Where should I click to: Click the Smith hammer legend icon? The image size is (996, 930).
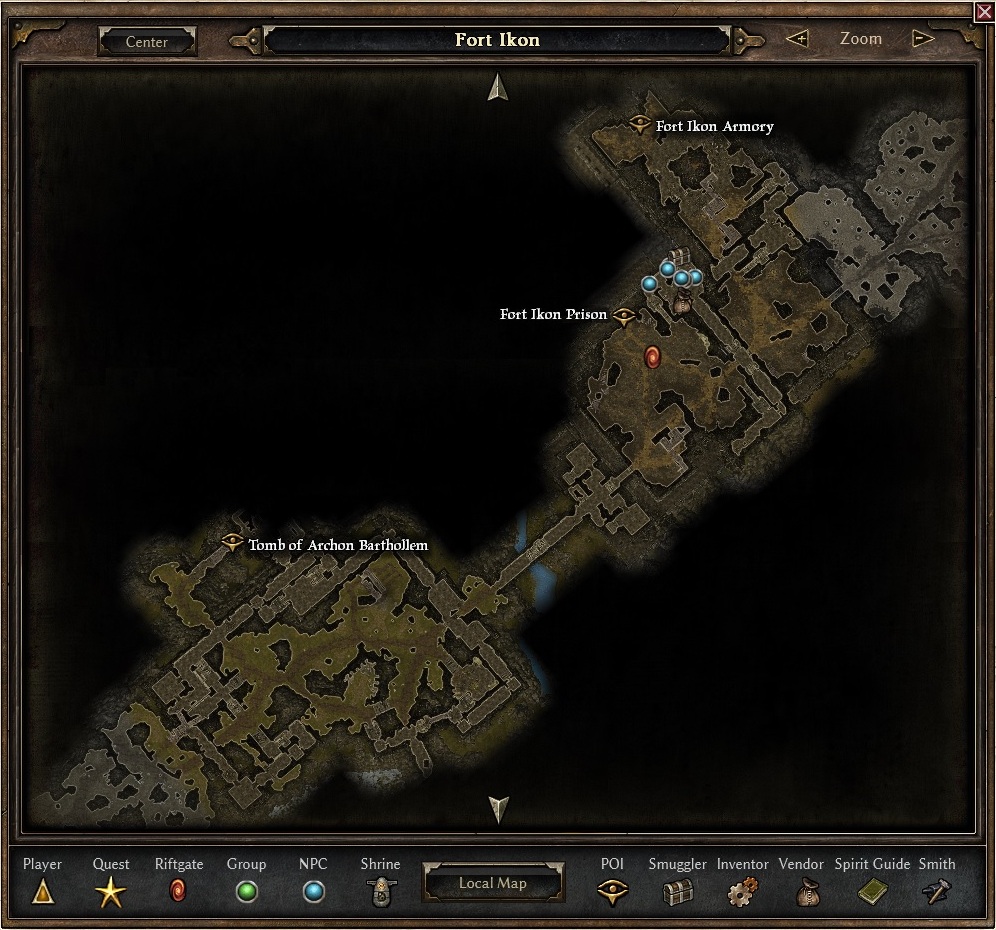point(937,891)
